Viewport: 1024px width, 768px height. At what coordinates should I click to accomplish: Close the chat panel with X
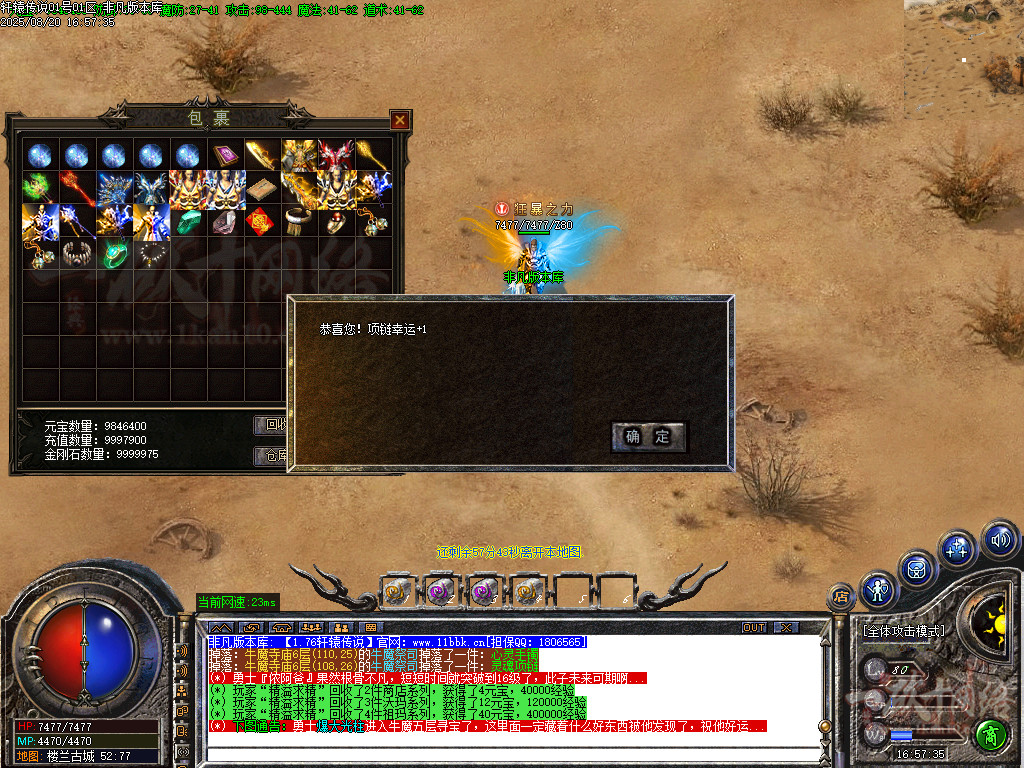click(x=786, y=628)
